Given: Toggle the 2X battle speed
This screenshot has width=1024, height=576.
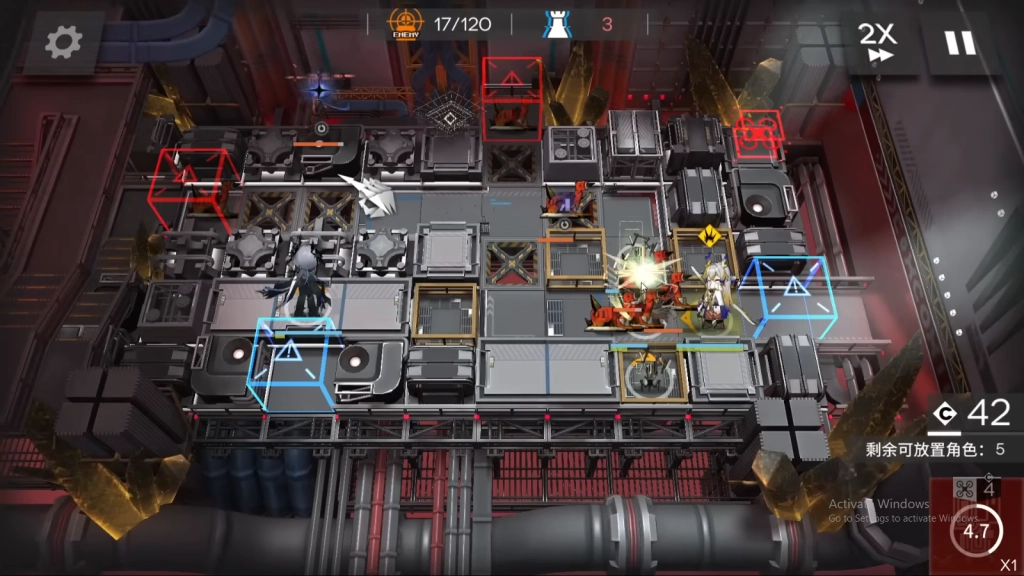Looking at the screenshot, I should (879, 42).
